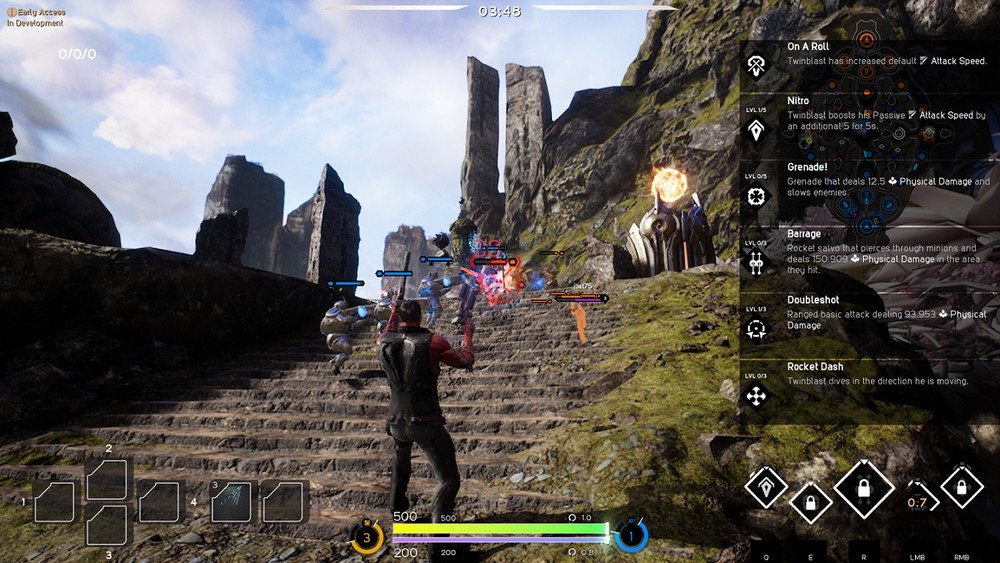This screenshot has height=563, width=1000.
Task: Pick the Doubleshot ability icon
Action: 757,329
